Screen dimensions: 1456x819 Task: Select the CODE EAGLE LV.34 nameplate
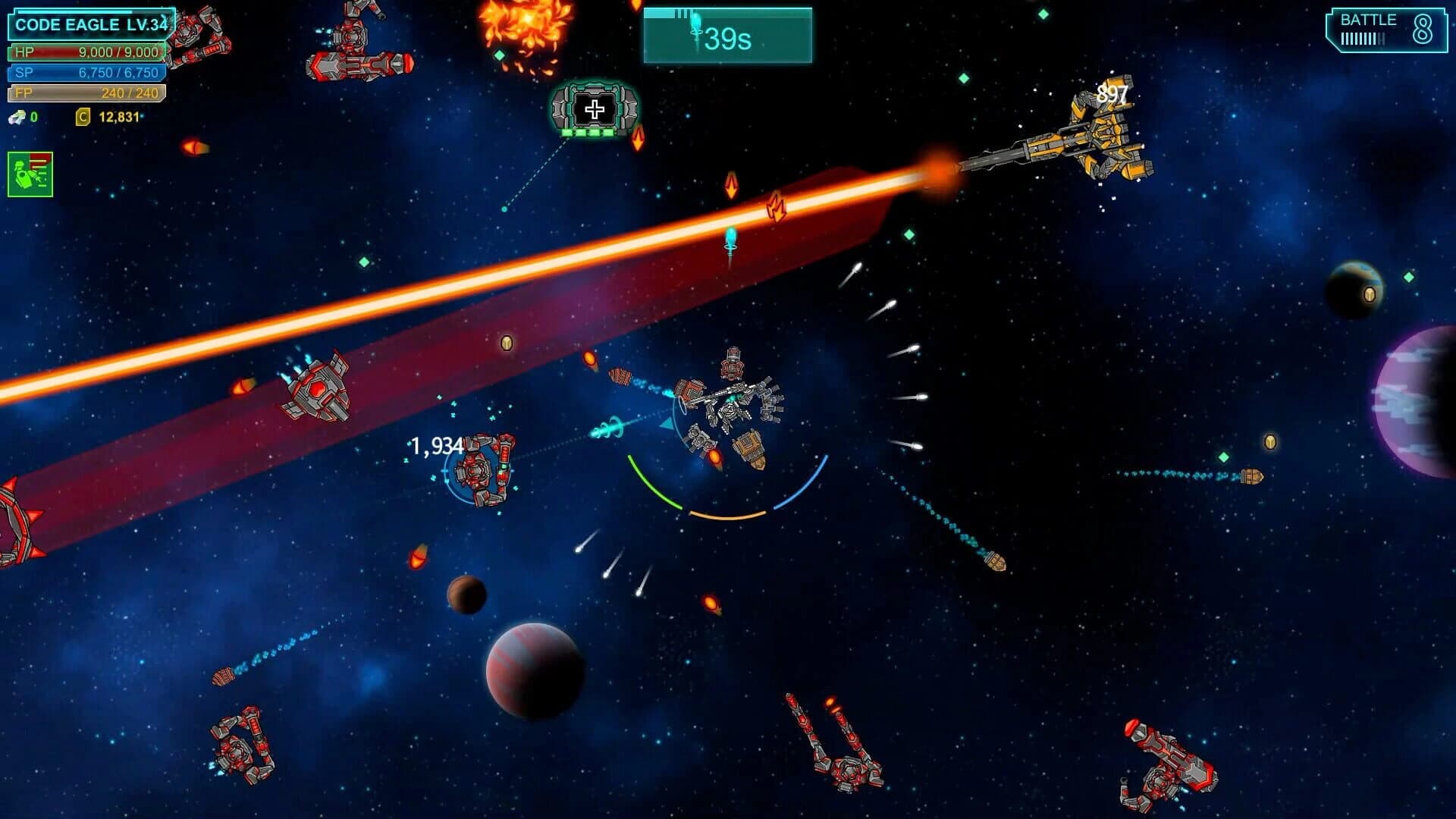[x=90, y=24]
